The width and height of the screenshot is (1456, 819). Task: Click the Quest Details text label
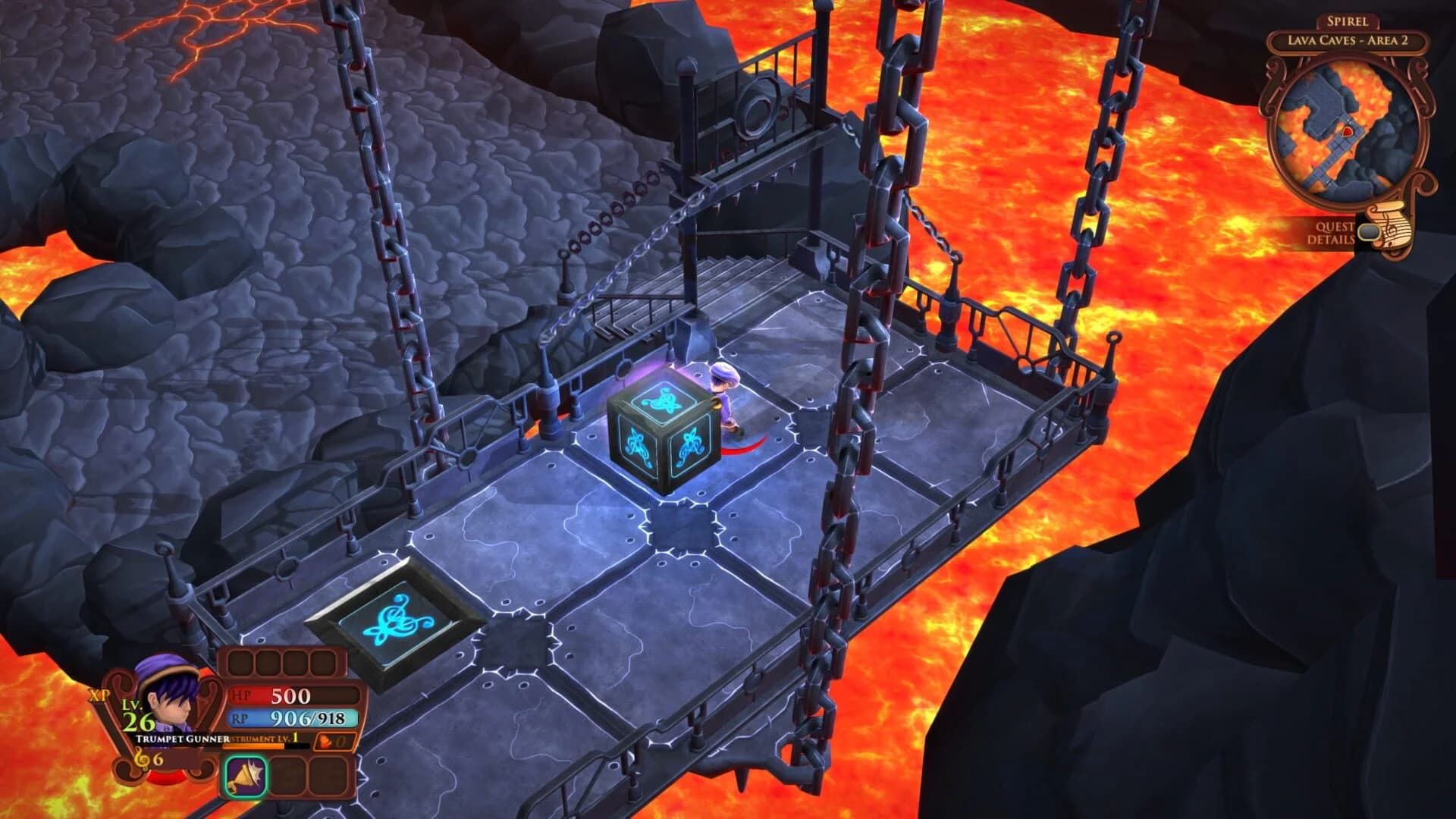[x=1332, y=233]
